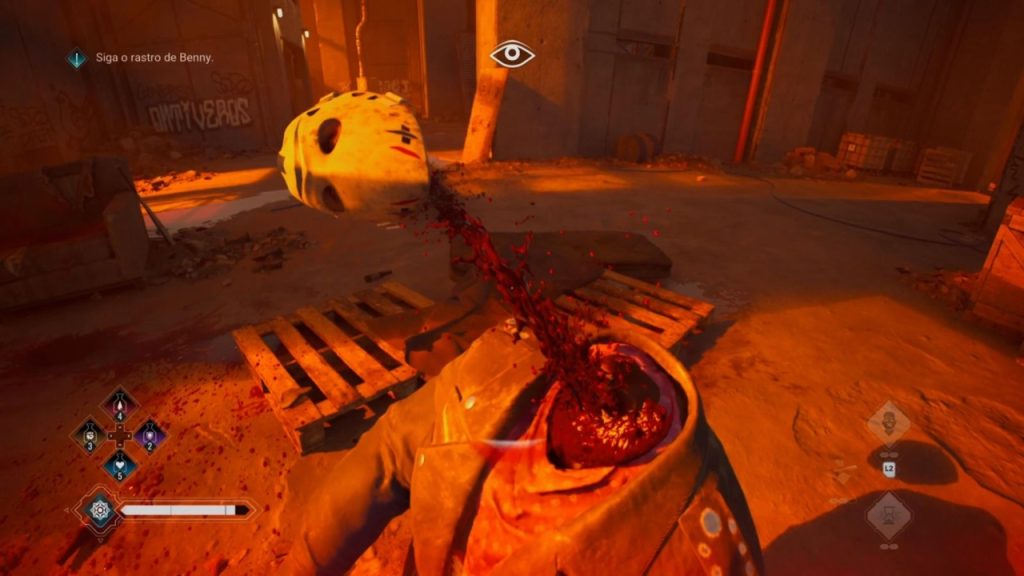The width and height of the screenshot is (1024, 576).
Task: Click the eye visibility indicator
Action: [512, 54]
